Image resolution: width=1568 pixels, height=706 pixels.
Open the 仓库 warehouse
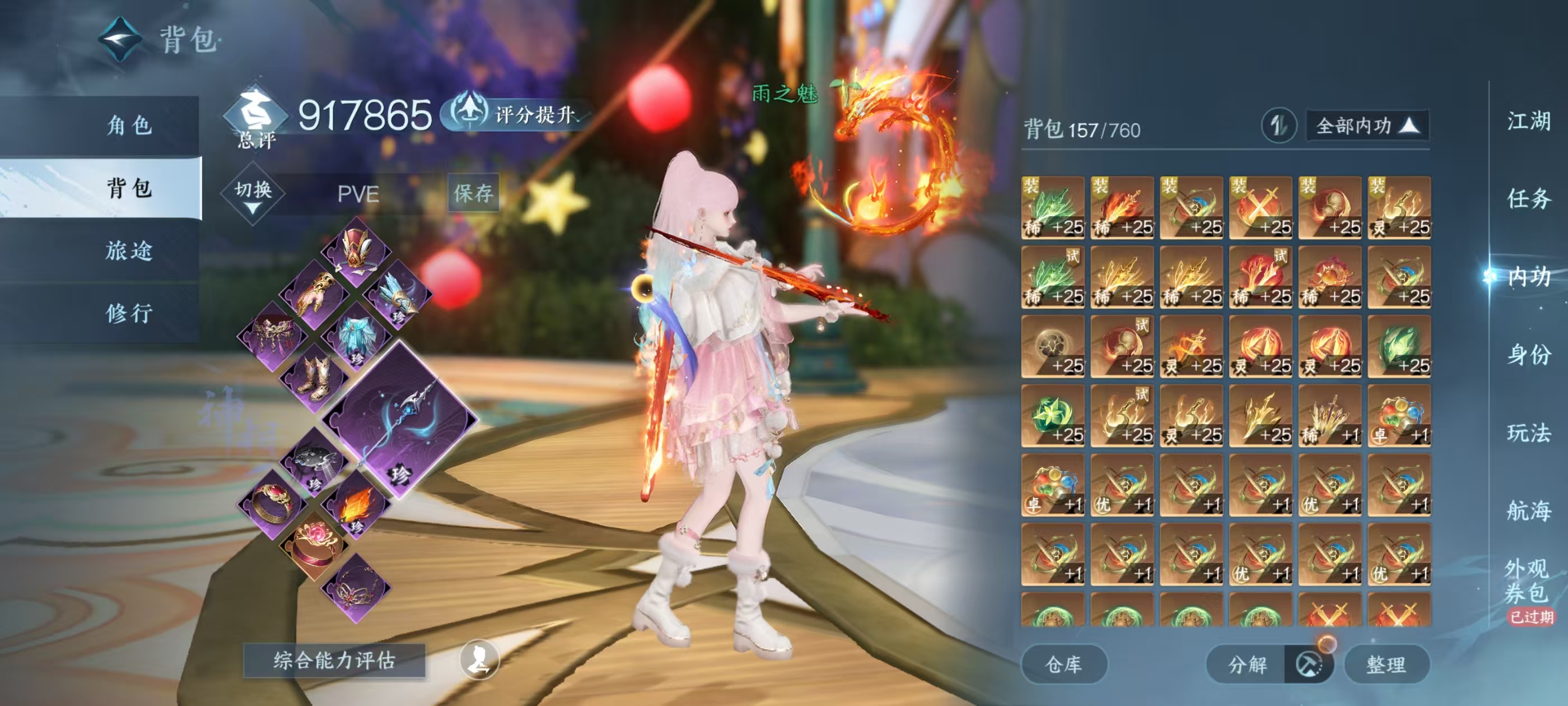(x=1063, y=664)
